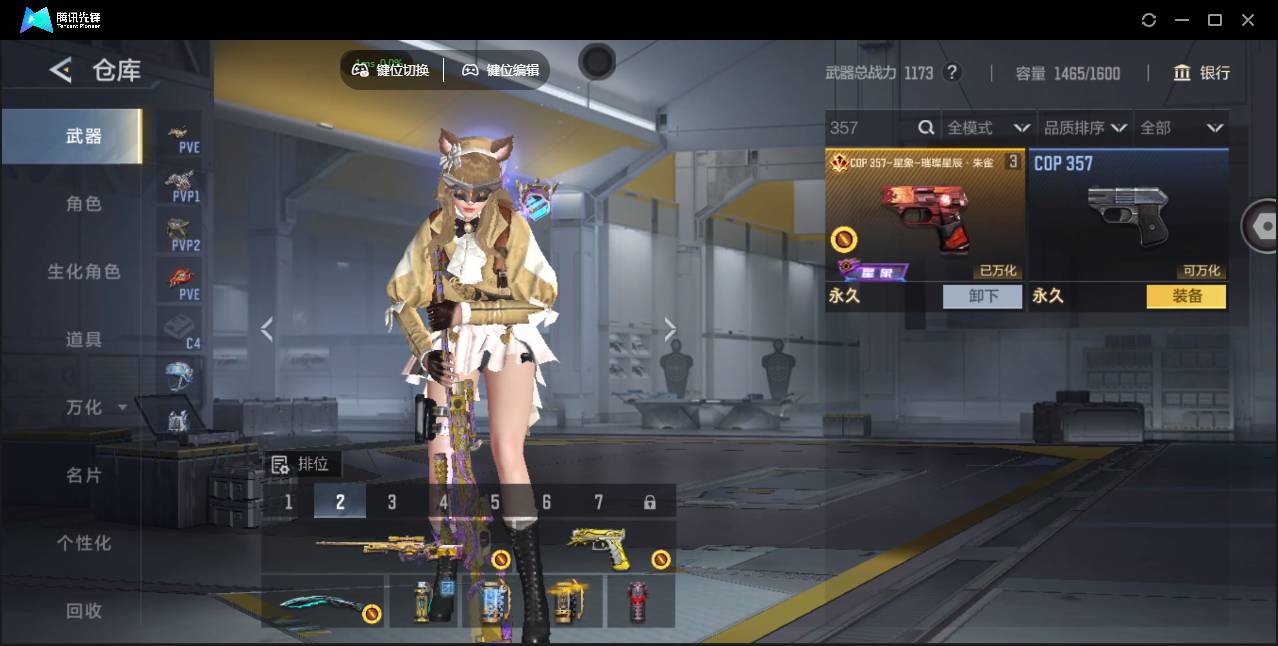Select loadout slot number 3
The image size is (1278, 646).
[392, 502]
